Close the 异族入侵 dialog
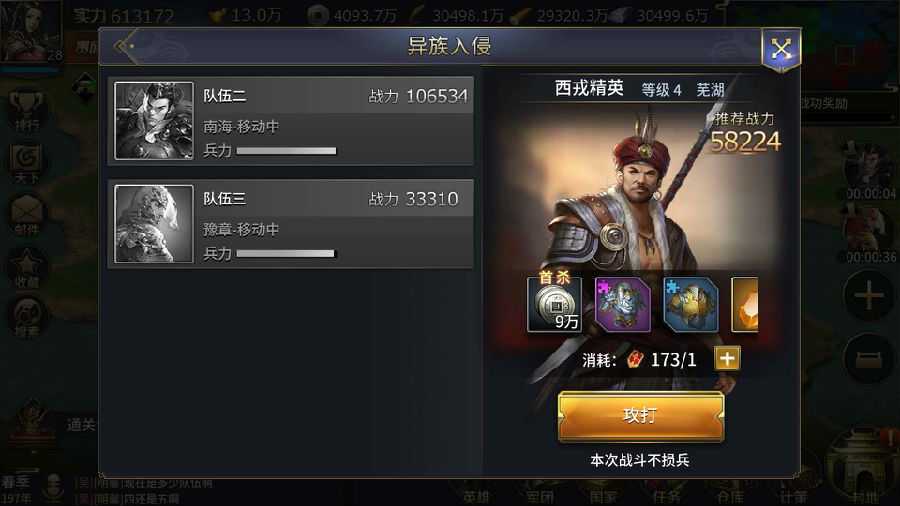Image resolution: width=900 pixels, height=506 pixels. click(780, 49)
